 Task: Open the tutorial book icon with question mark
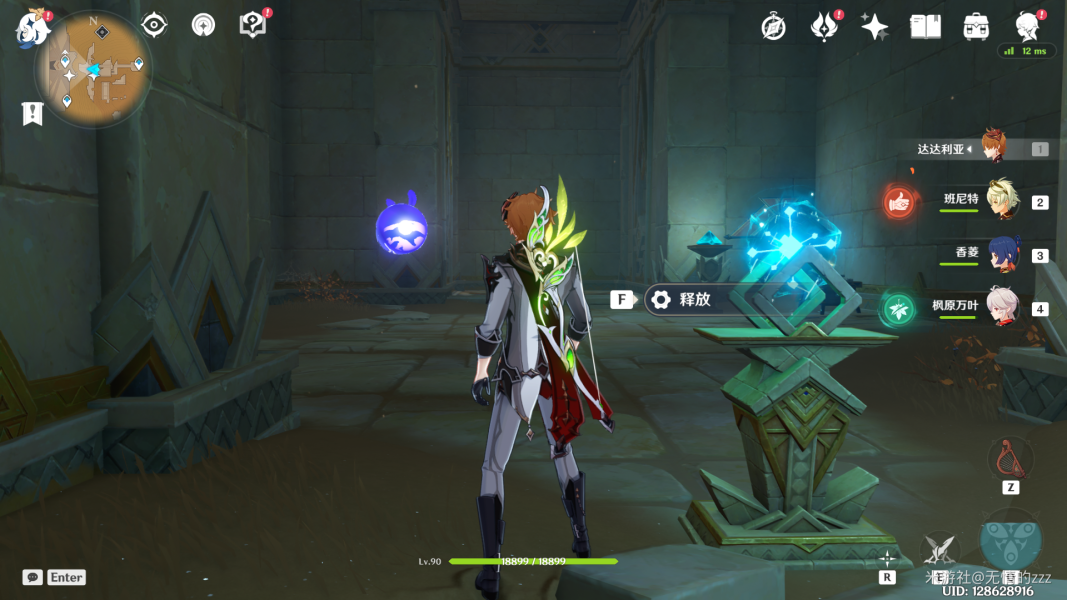(x=253, y=26)
